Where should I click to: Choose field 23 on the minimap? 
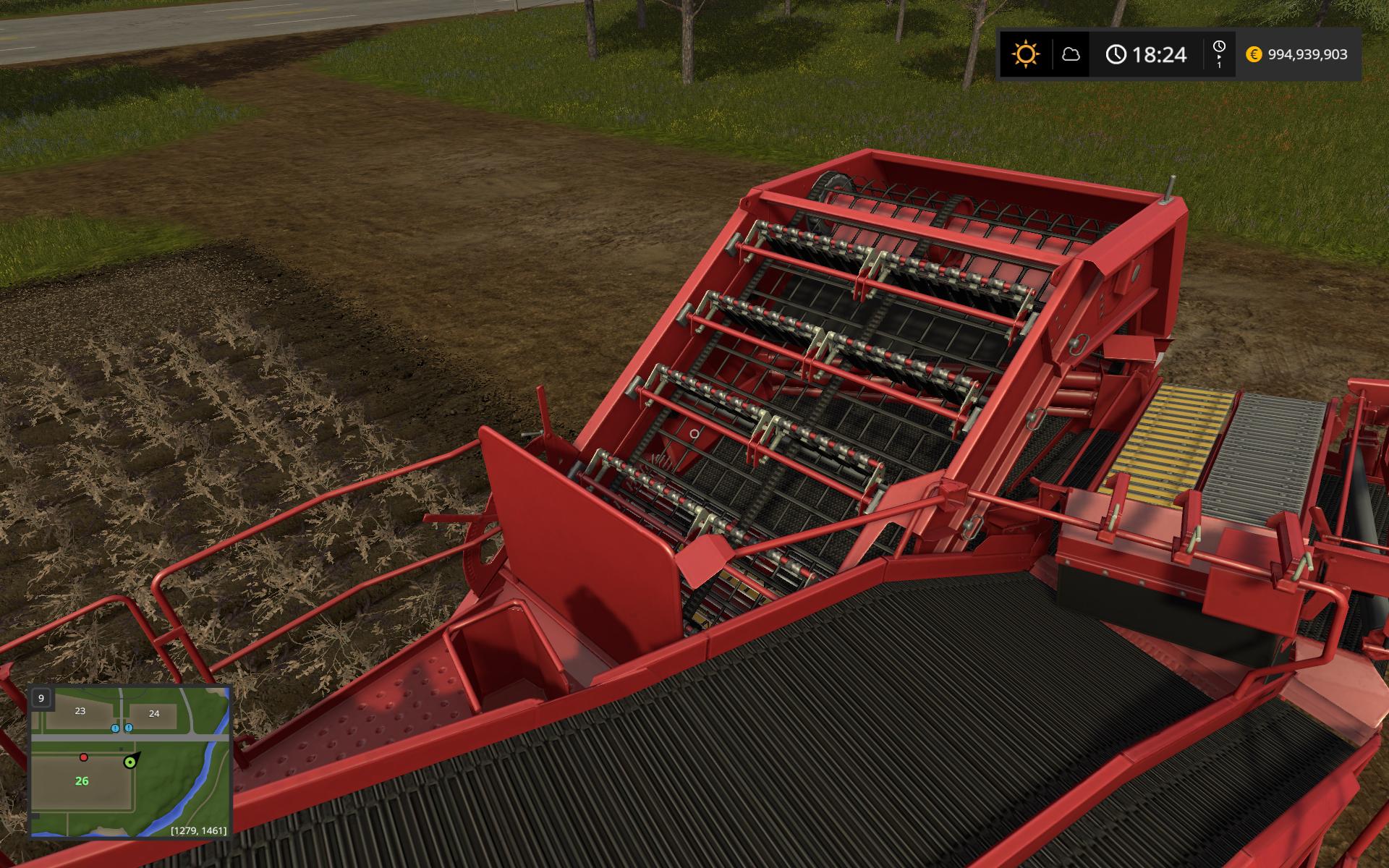(x=80, y=711)
